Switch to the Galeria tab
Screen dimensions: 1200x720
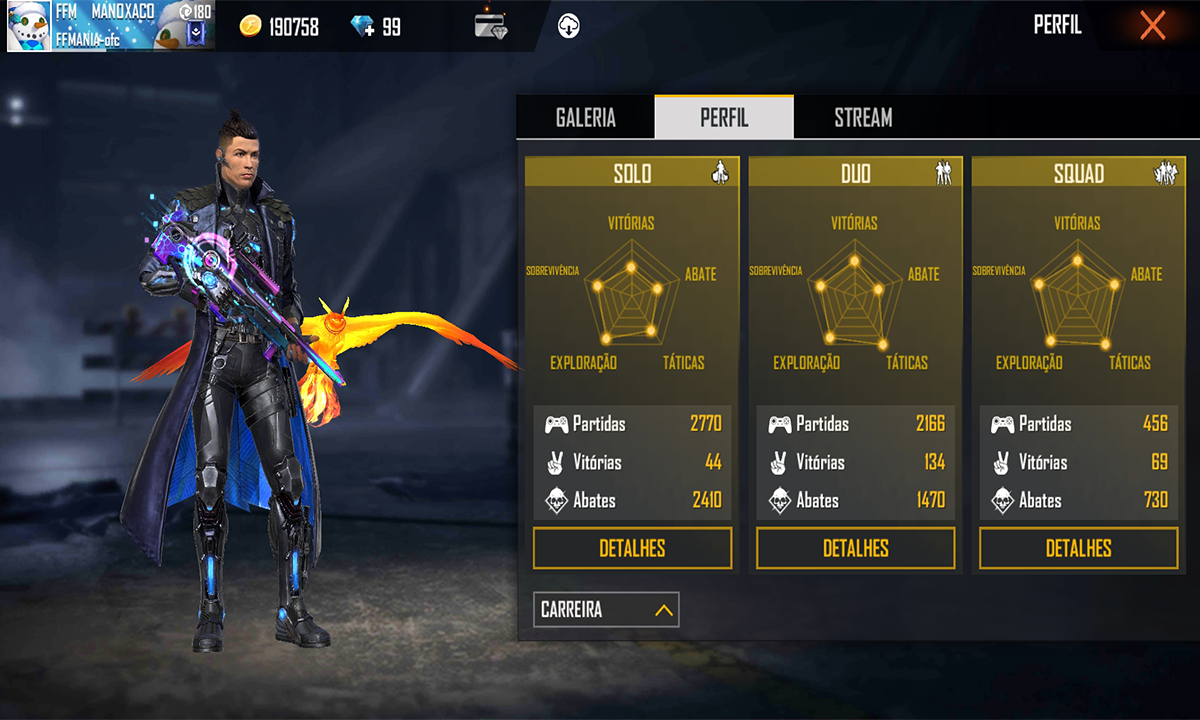click(585, 118)
